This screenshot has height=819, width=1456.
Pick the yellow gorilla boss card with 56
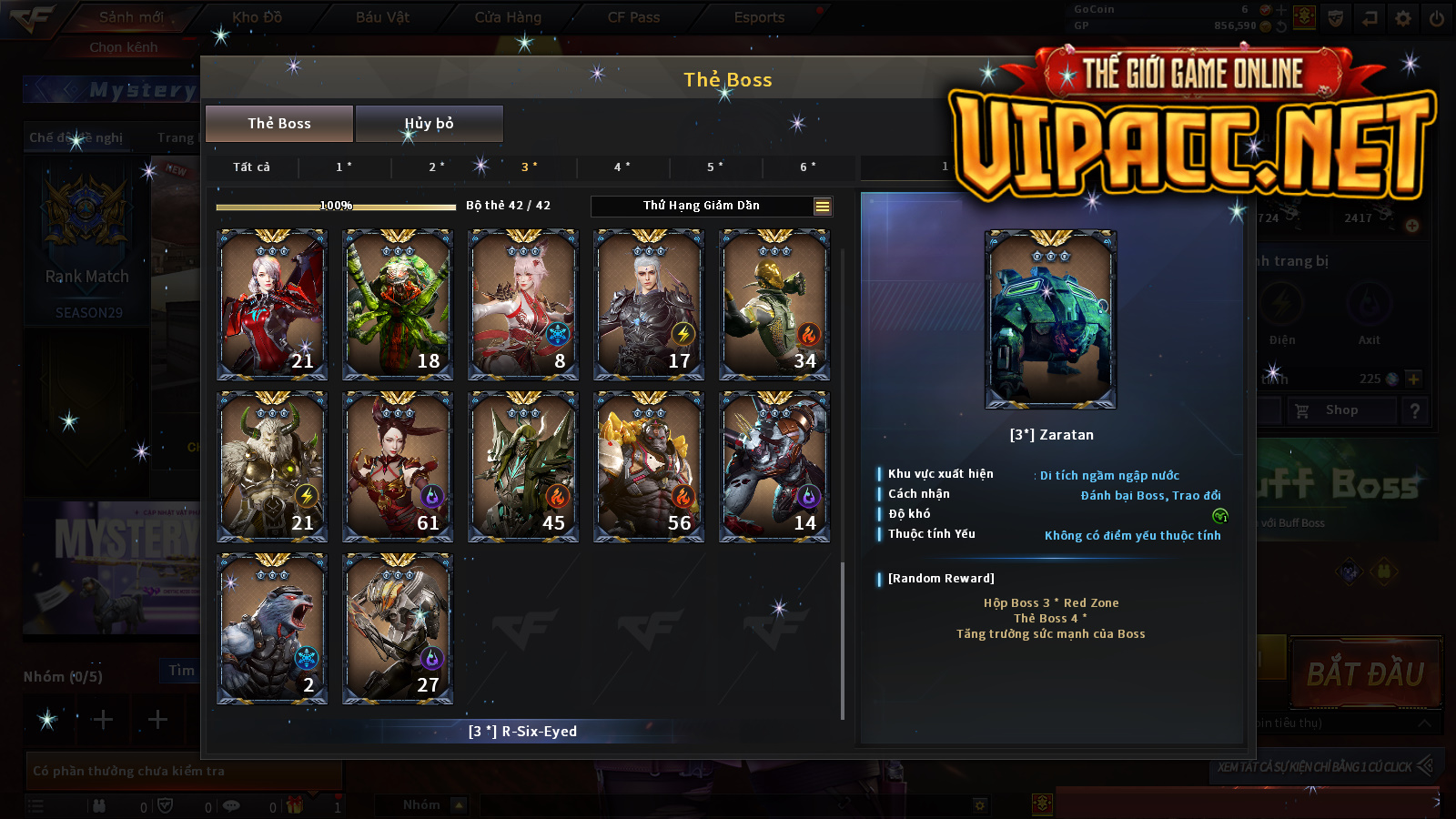coord(649,467)
